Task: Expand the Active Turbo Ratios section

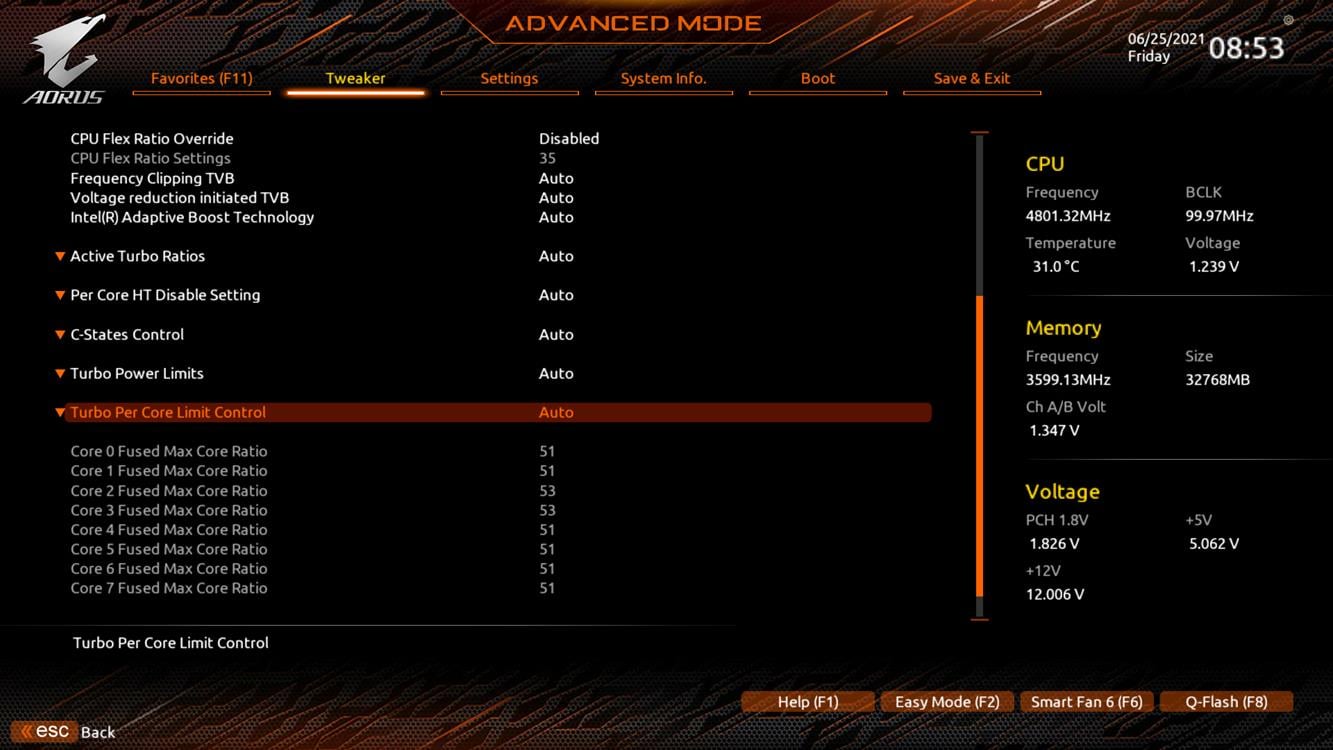Action: [137, 256]
